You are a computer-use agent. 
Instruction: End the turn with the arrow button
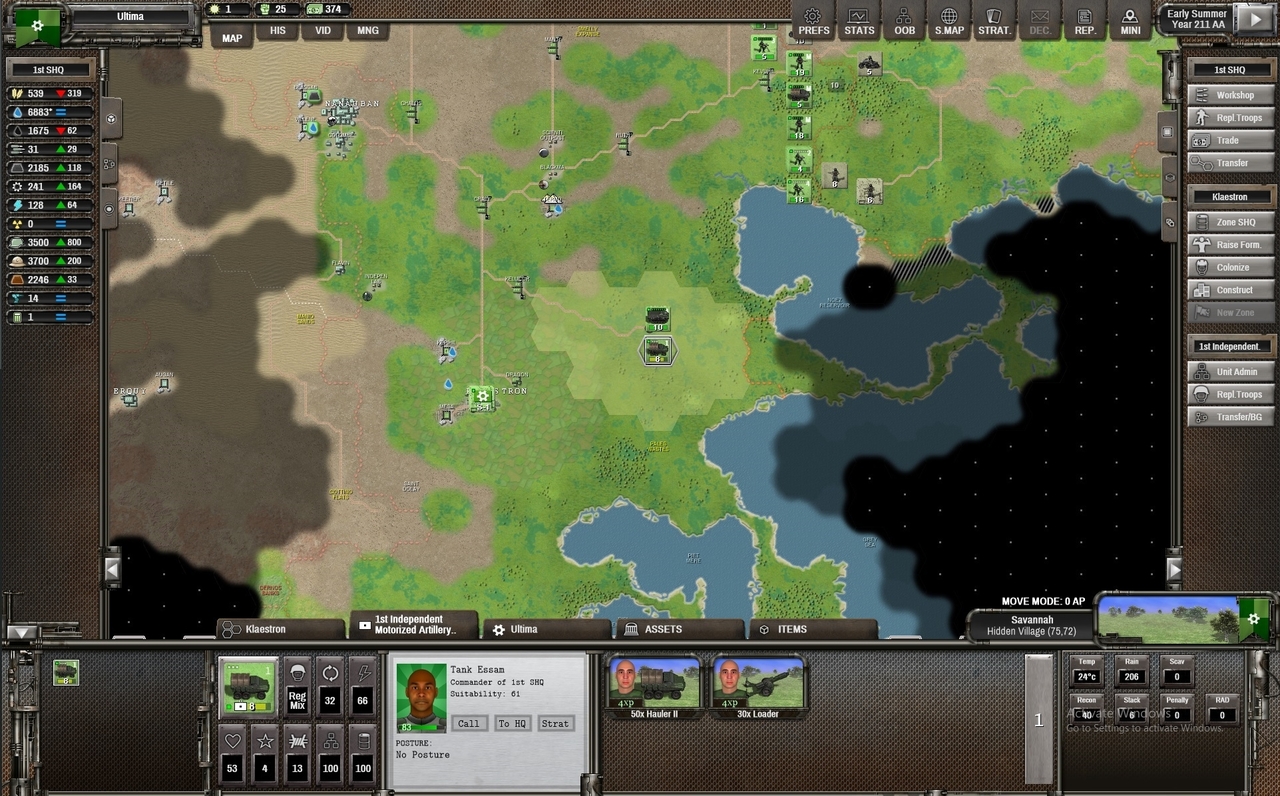(1253, 17)
